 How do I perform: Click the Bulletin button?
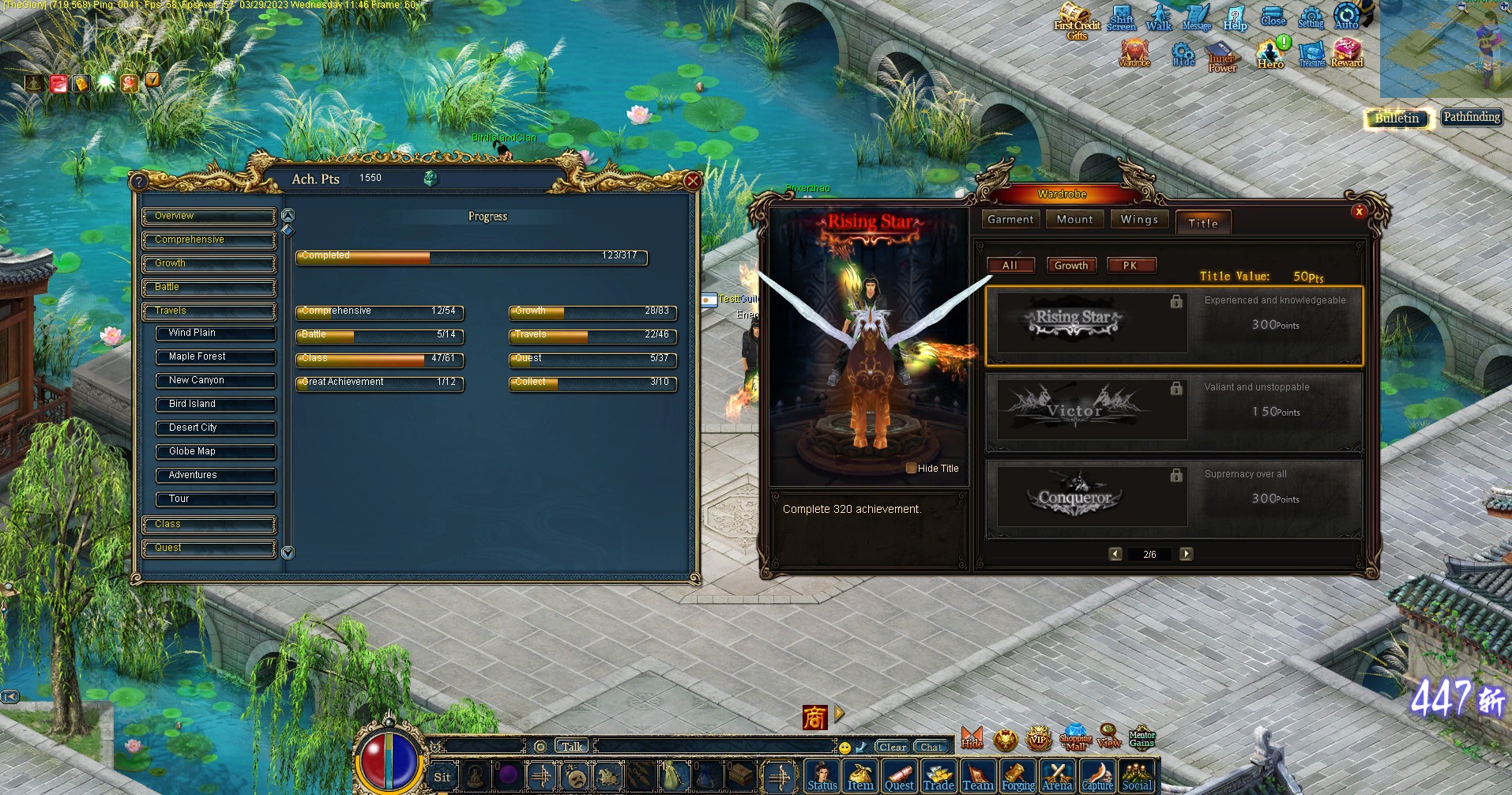click(x=1397, y=119)
